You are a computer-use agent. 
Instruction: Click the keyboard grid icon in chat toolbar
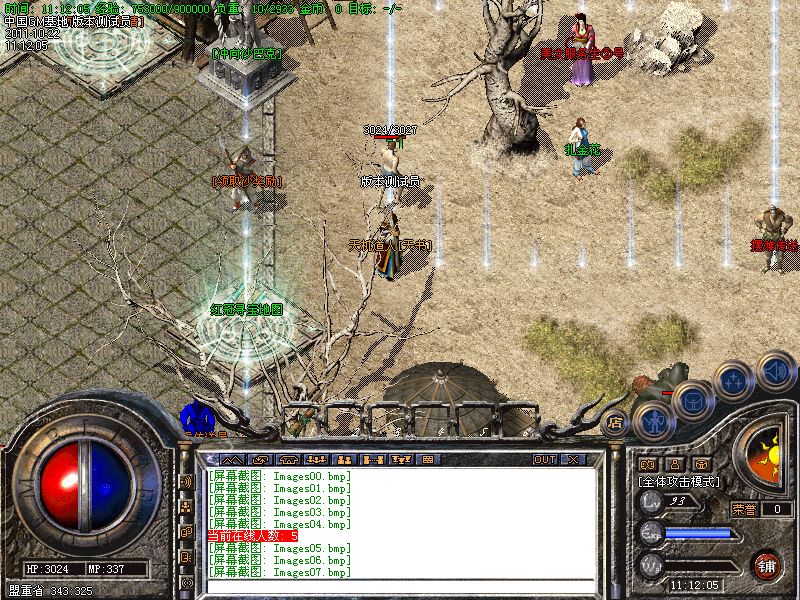tap(428, 459)
